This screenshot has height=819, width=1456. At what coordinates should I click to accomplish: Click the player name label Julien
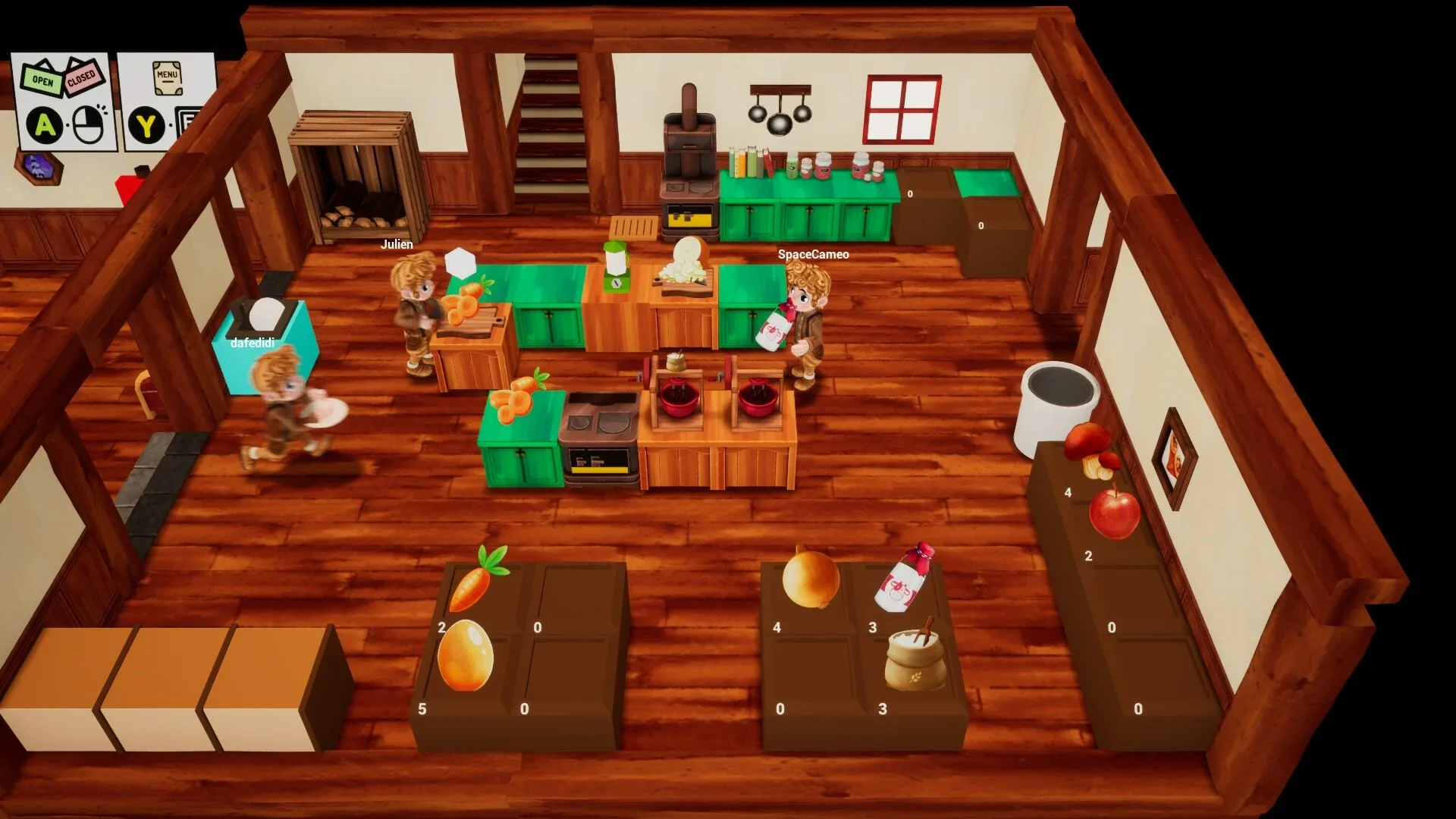point(397,244)
